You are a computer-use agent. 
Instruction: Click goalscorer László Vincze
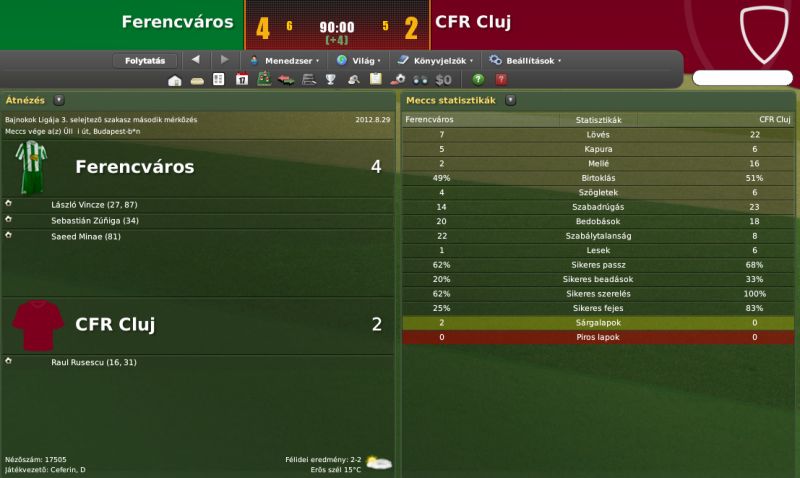(x=95, y=204)
